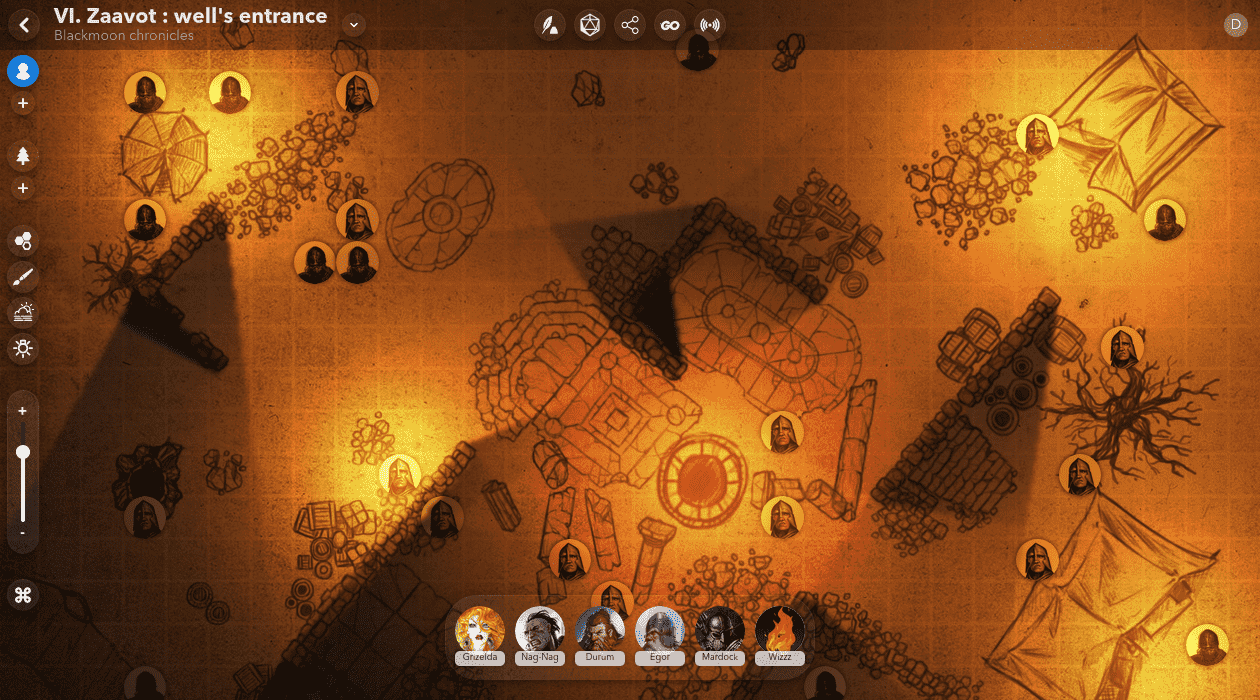
Task: Select Wizzz's flame portrait
Action: point(780,630)
